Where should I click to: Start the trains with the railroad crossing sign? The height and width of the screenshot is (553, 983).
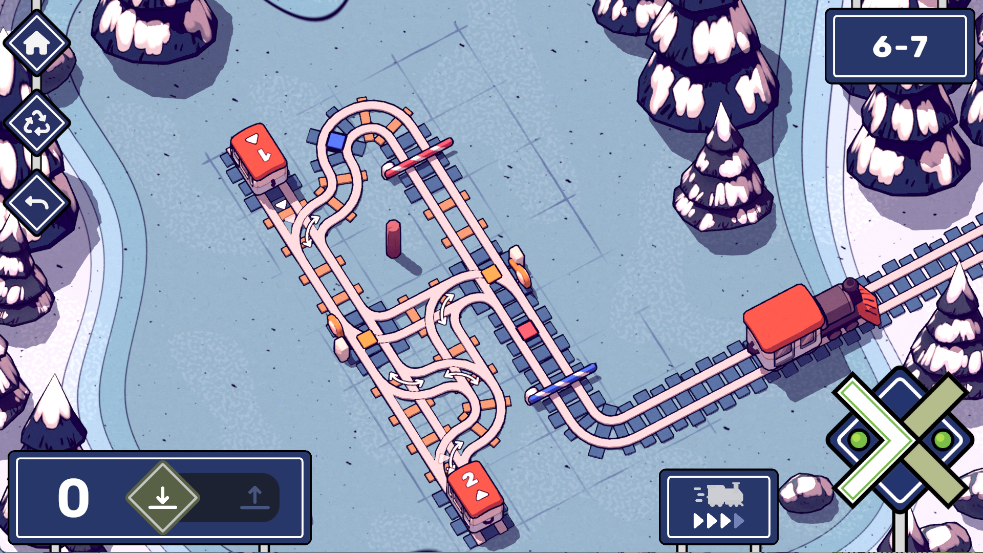pyautogui.click(x=899, y=440)
